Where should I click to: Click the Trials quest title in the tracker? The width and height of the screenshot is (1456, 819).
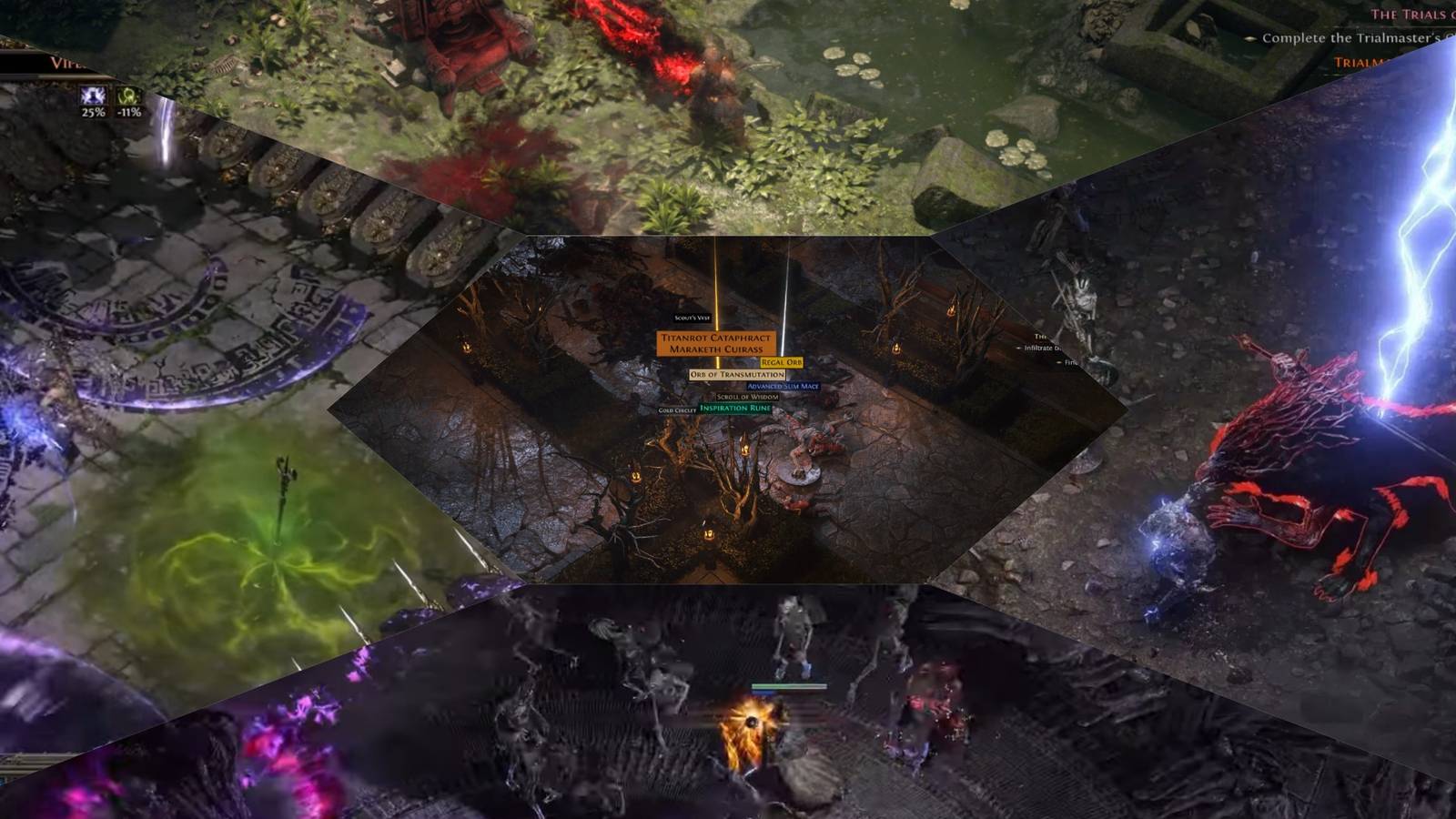pyautogui.click(x=1409, y=15)
